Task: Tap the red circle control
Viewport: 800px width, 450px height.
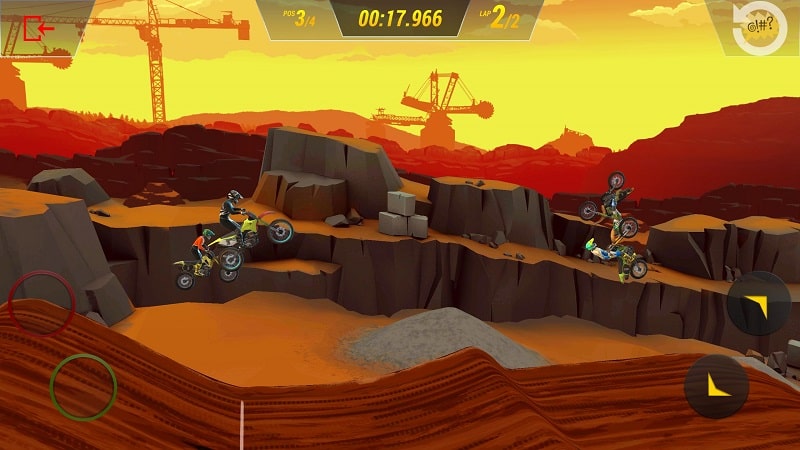Action: click(x=42, y=303)
